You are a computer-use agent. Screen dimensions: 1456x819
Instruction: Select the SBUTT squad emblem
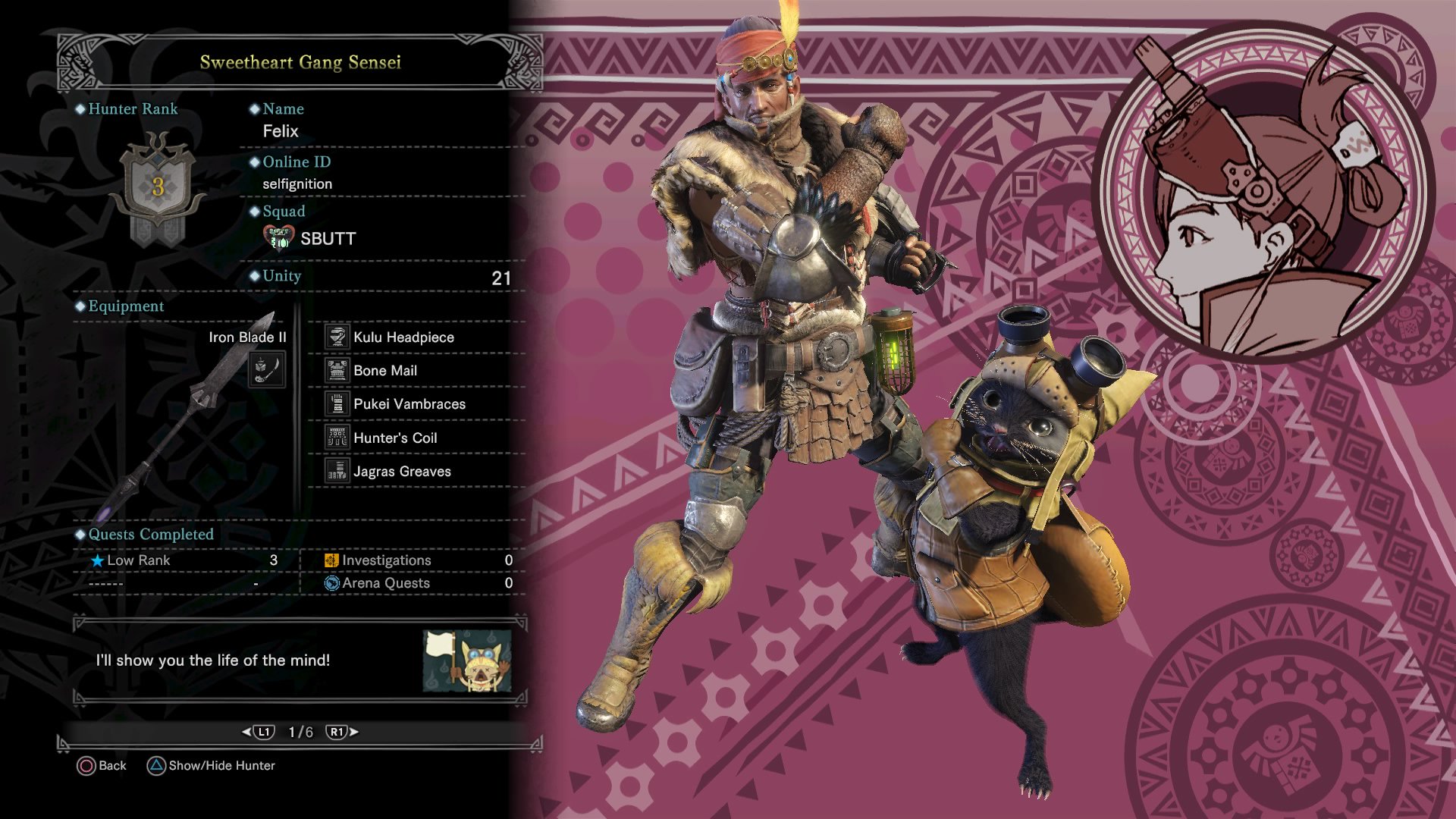(x=278, y=238)
